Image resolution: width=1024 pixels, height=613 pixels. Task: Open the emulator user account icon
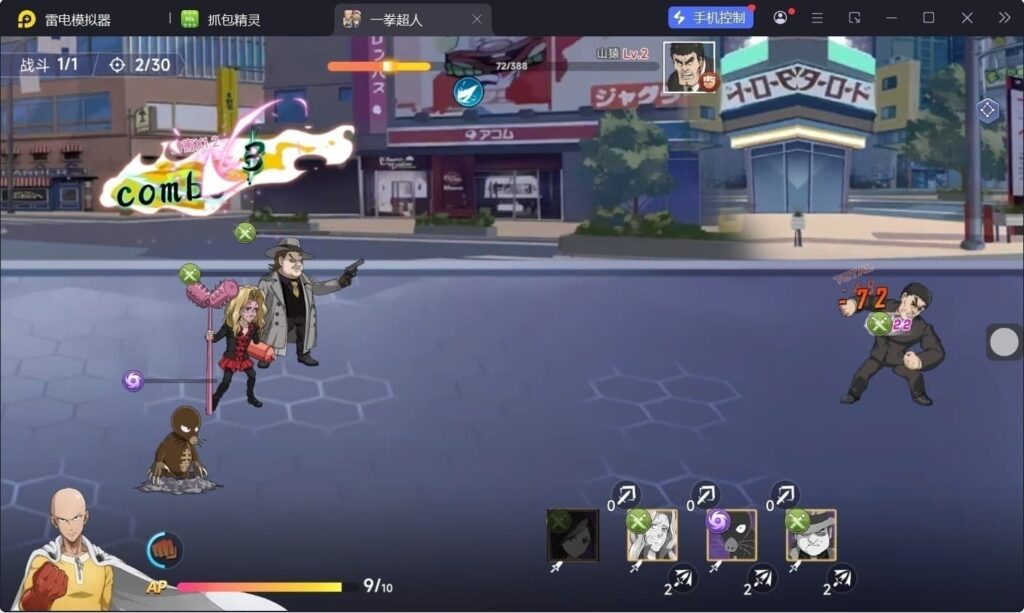780,18
